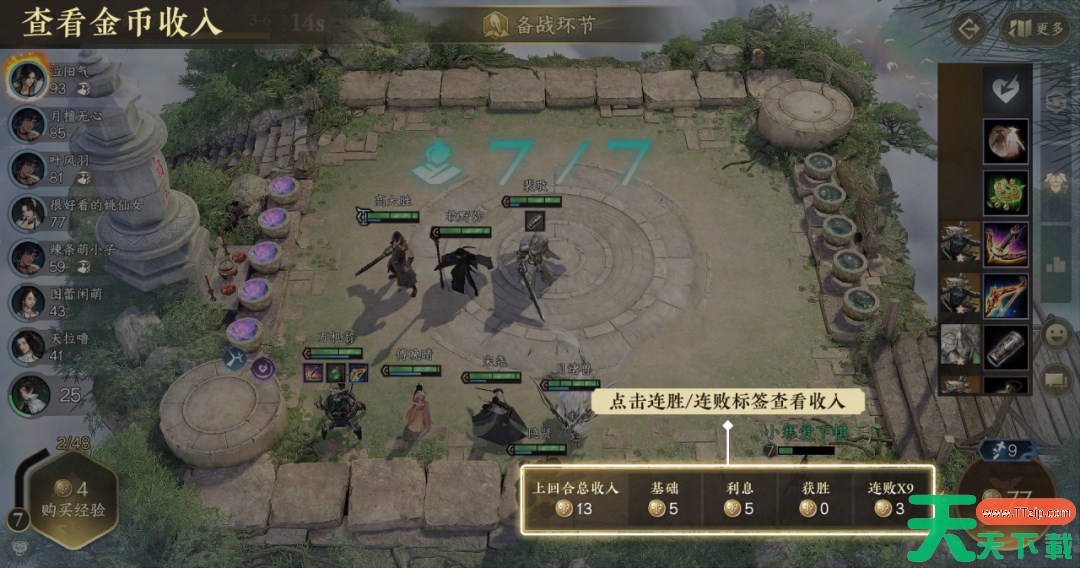Click the exit arrow icon beside 更多
Viewport: 1080px width, 568px height.
pyautogui.click(x=968, y=28)
